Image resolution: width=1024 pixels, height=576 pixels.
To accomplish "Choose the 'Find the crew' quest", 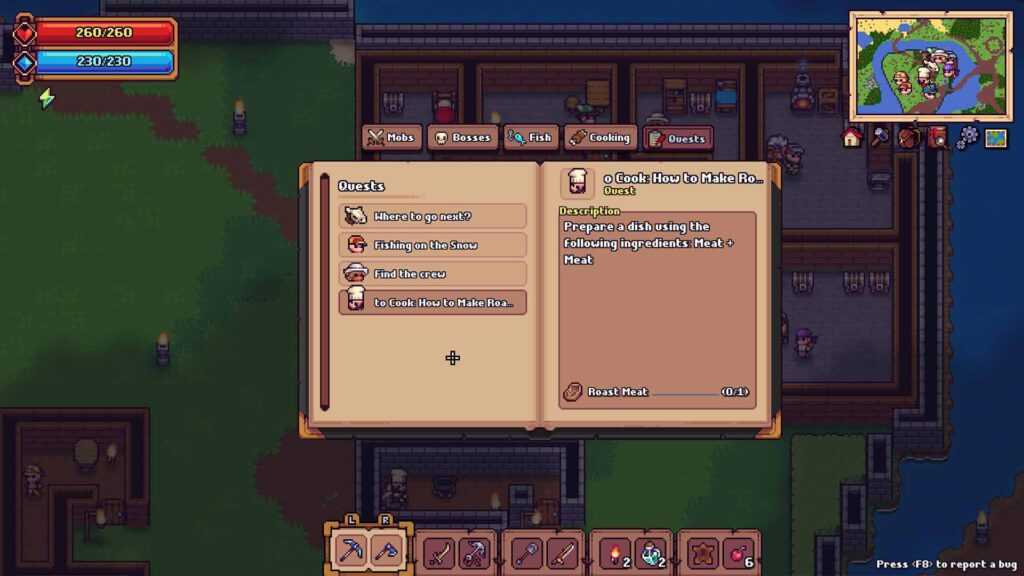I will [x=433, y=273].
